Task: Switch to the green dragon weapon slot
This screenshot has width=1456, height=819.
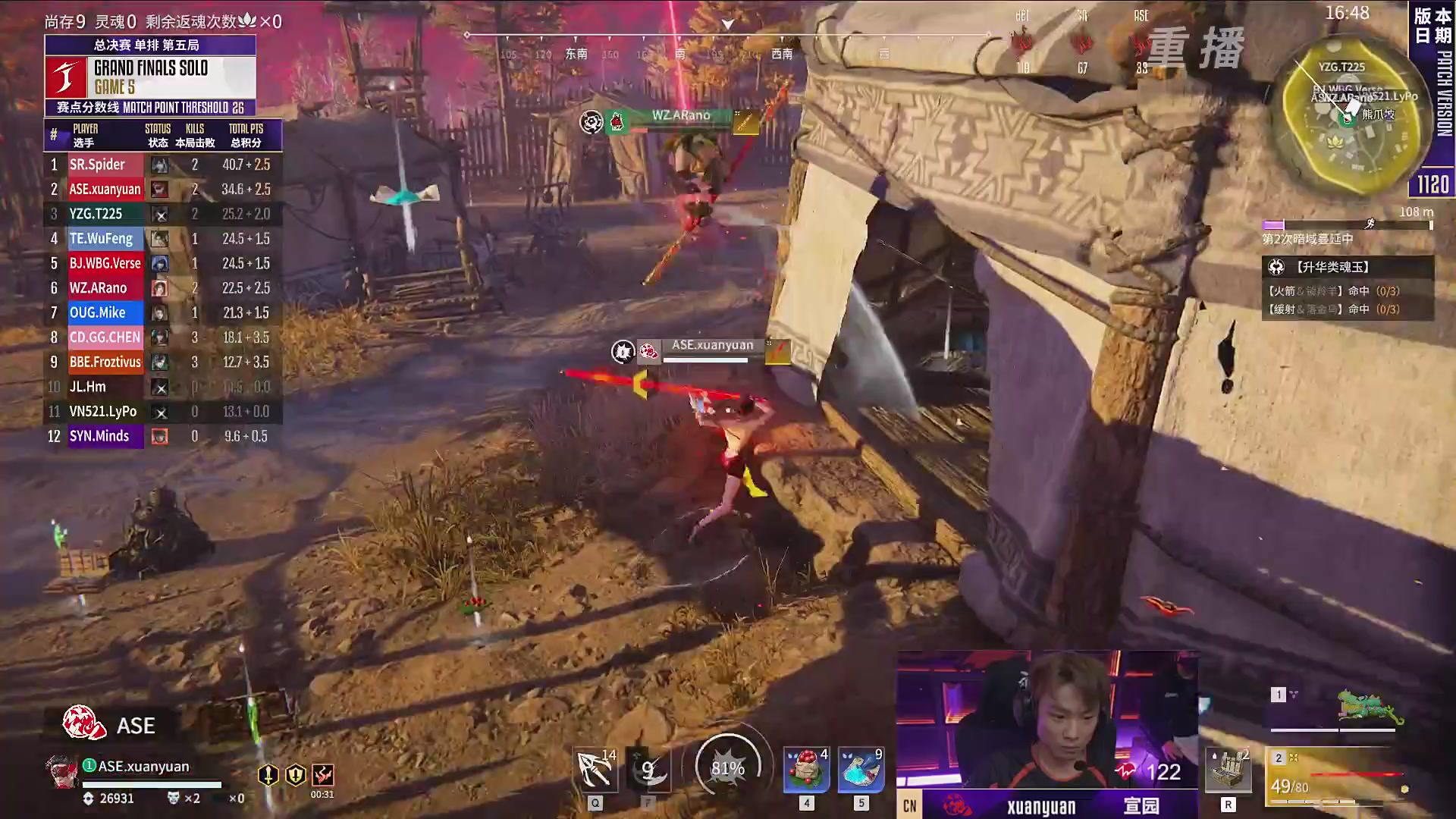Action: pos(1336,708)
